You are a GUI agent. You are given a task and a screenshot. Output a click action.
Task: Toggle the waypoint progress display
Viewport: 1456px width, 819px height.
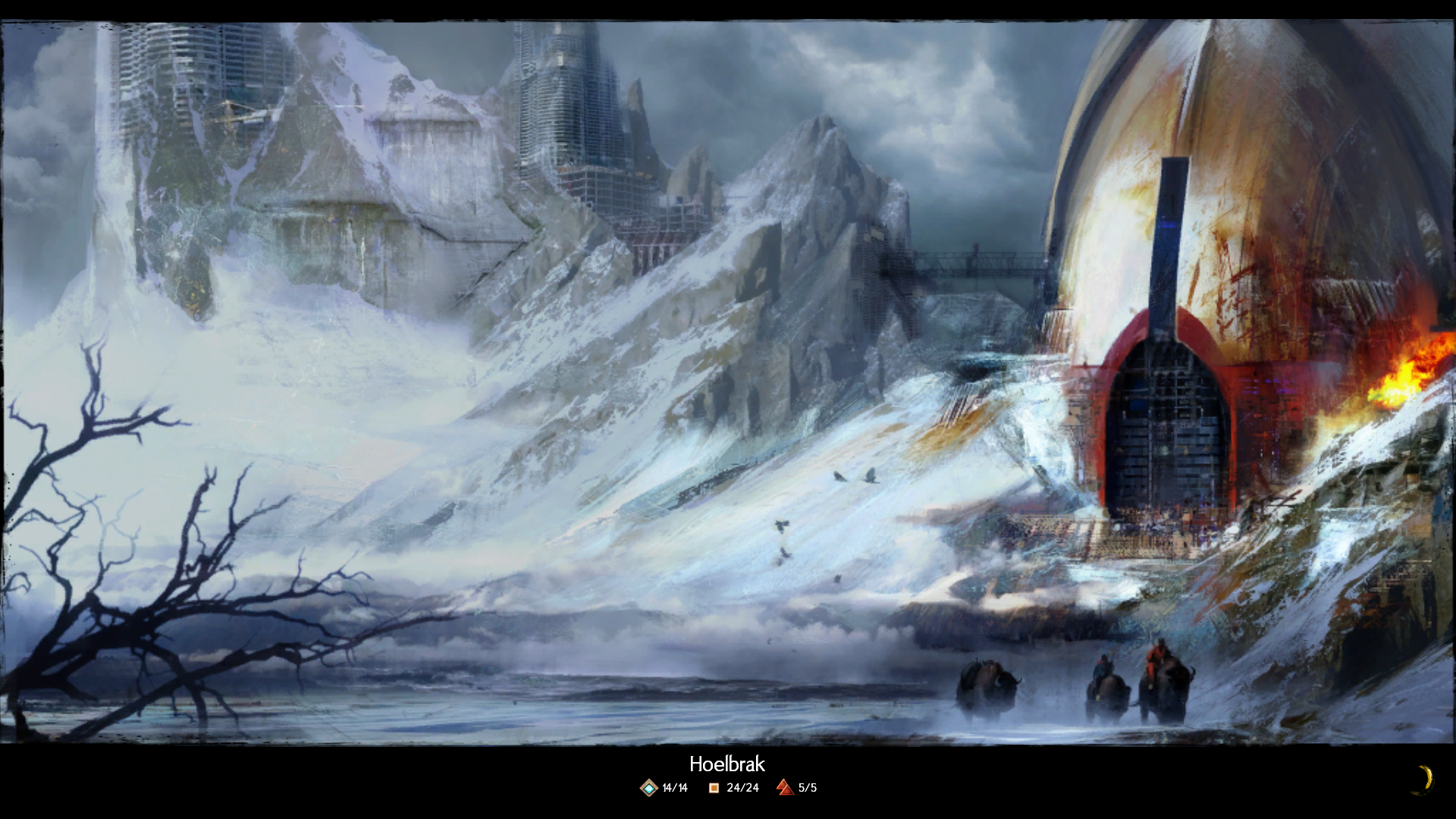tap(662, 789)
